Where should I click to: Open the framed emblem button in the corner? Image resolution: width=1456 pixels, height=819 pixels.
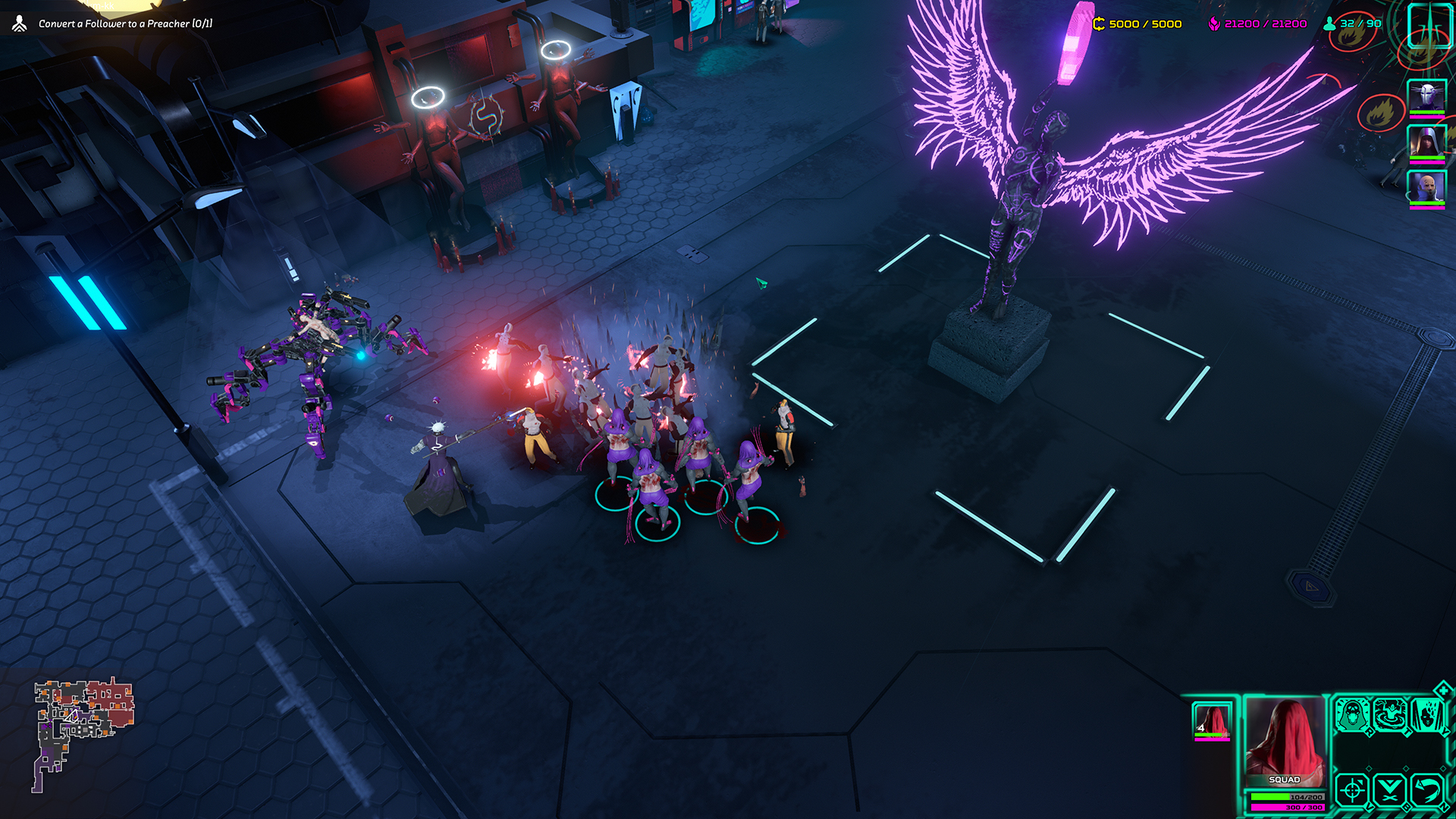[1429, 26]
